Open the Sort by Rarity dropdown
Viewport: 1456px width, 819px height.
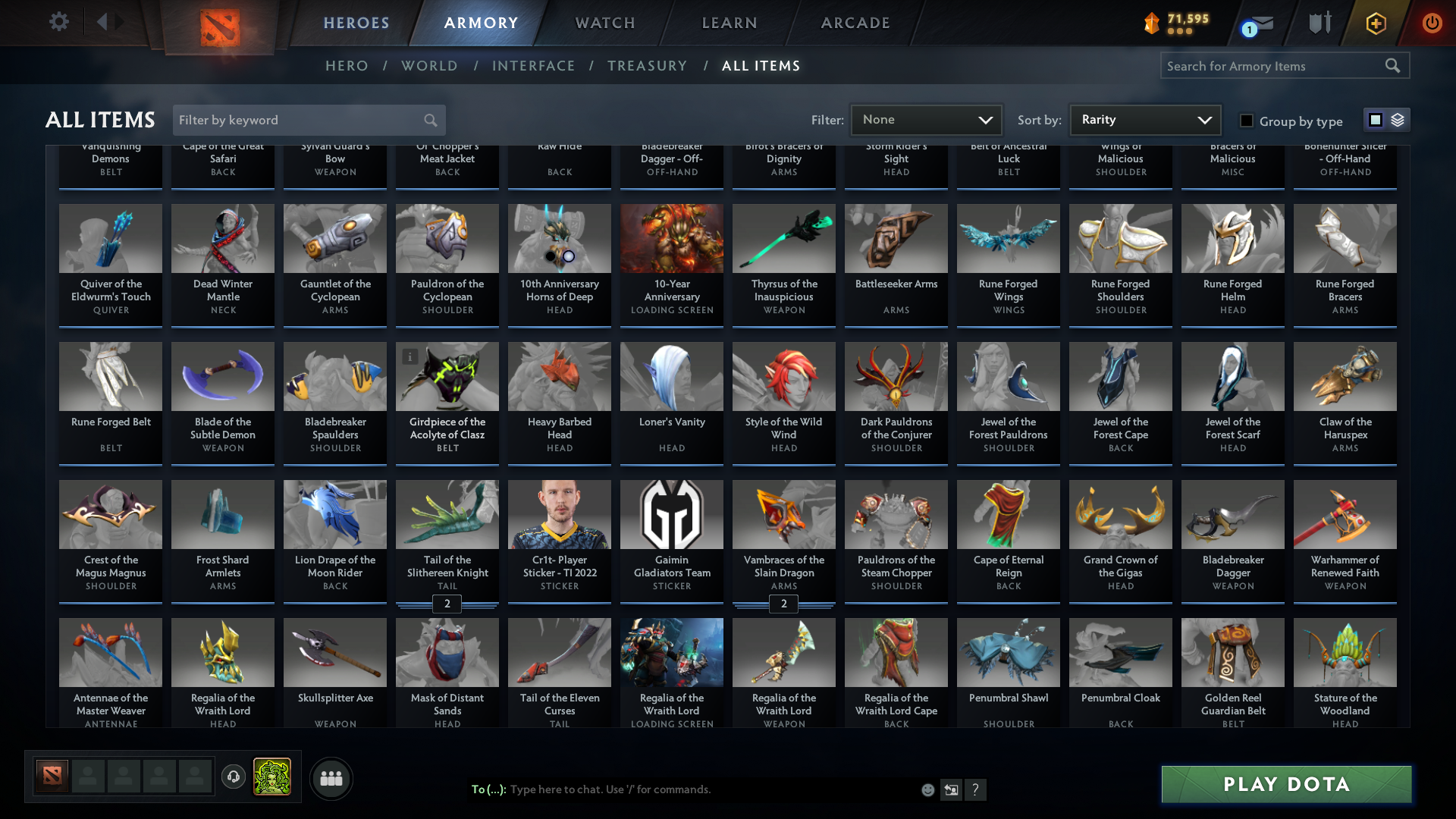[x=1144, y=119]
